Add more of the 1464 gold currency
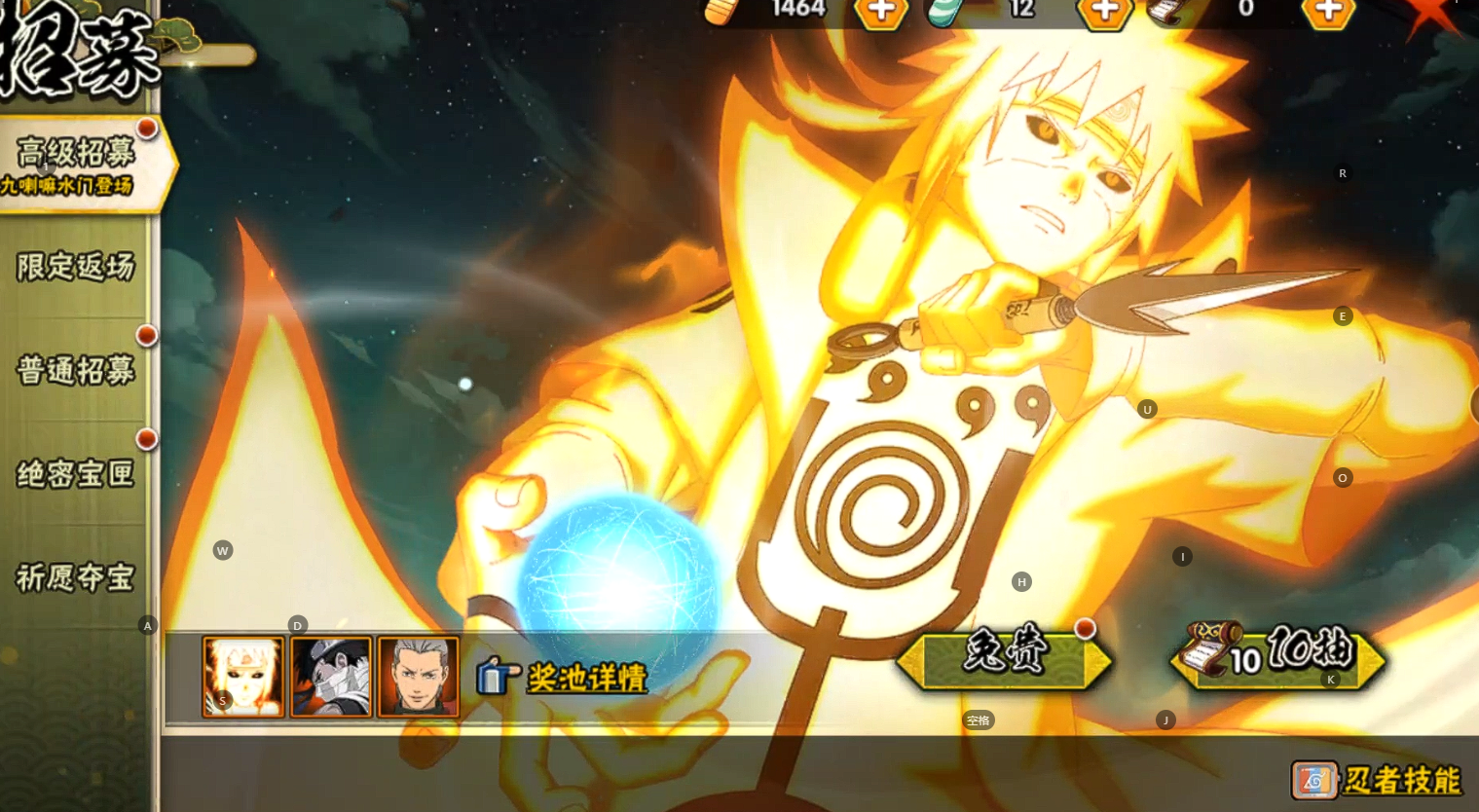1479x812 pixels. 881,12
